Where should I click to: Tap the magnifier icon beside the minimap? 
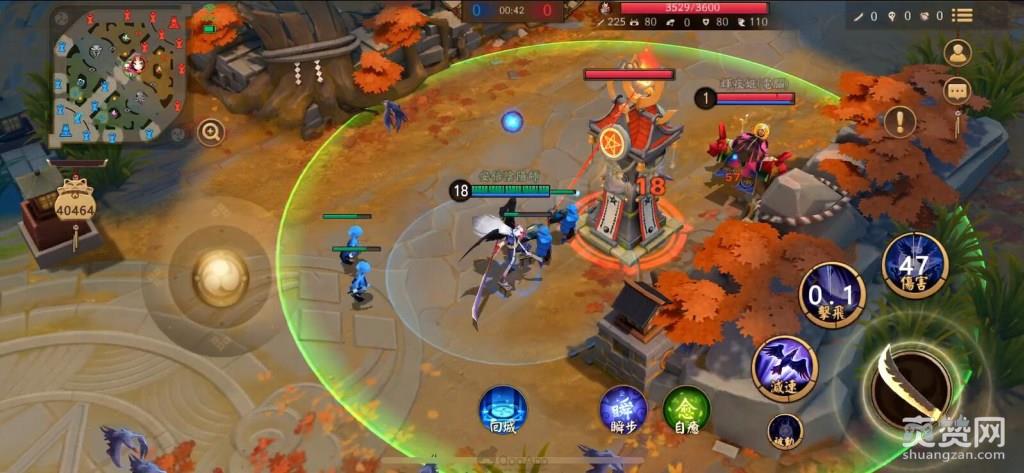210,131
